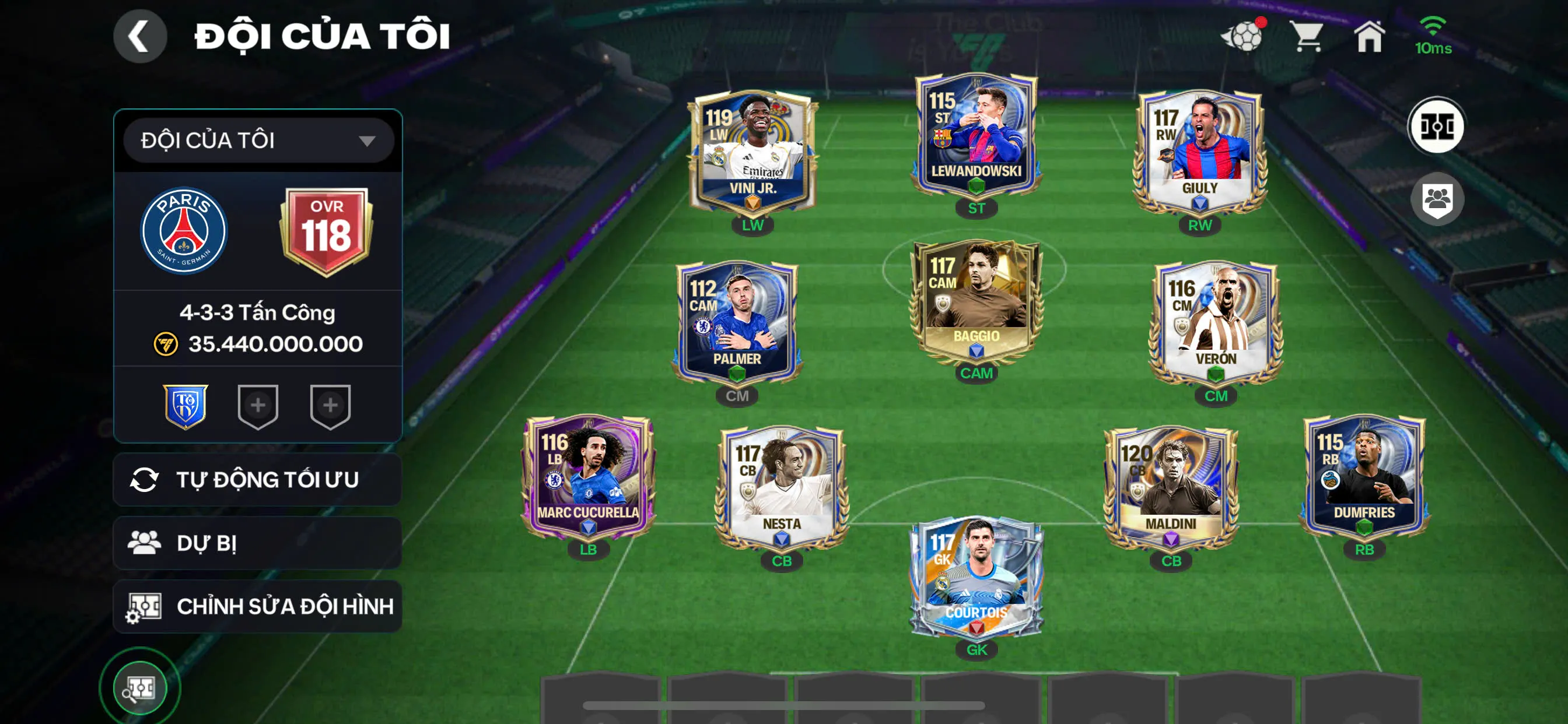This screenshot has height=724, width=1568.
Task: Open the magnifier formation search button
Action: click(x=140, y=688)
